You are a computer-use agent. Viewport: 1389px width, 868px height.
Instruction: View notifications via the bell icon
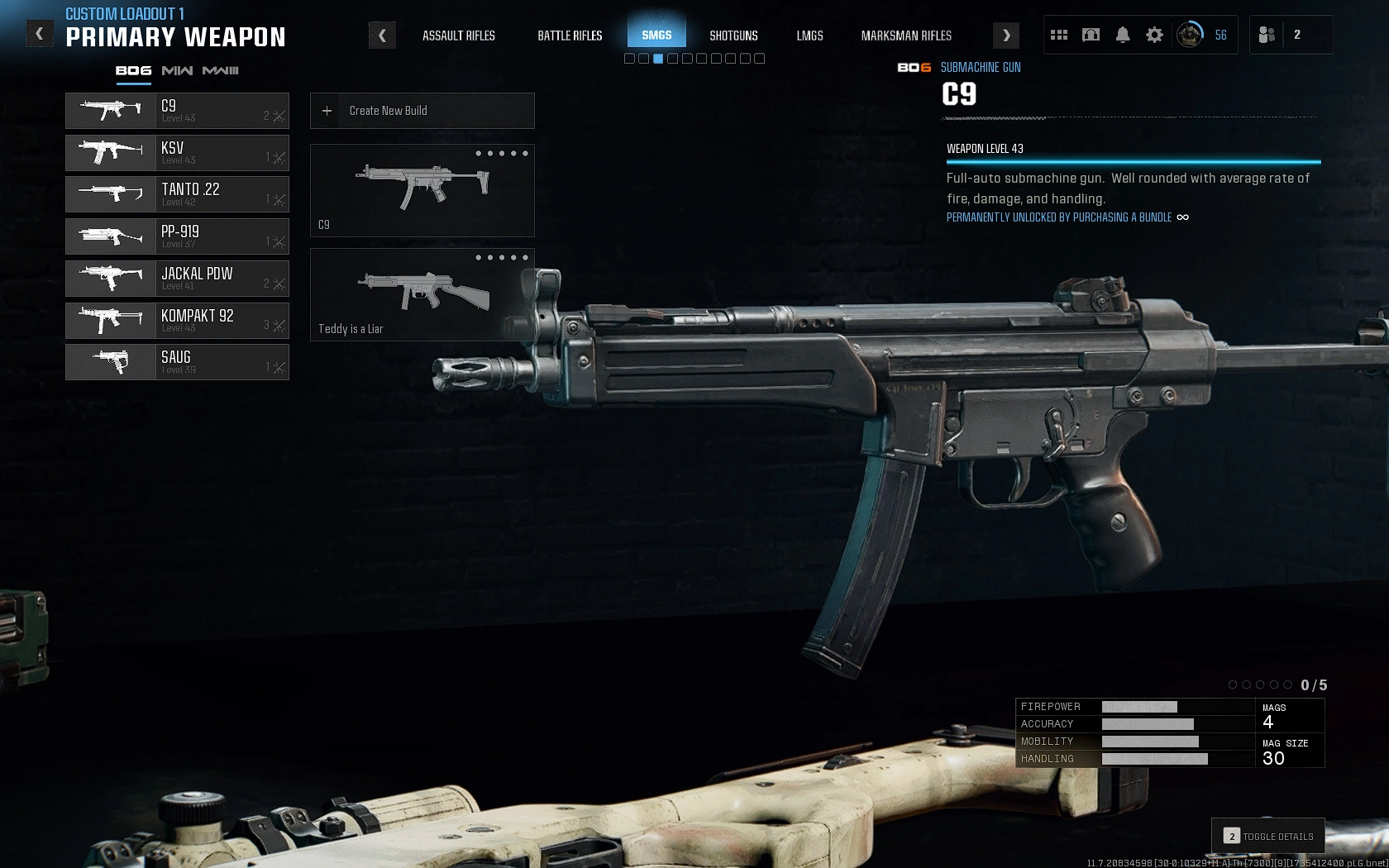click(1123, 35)
